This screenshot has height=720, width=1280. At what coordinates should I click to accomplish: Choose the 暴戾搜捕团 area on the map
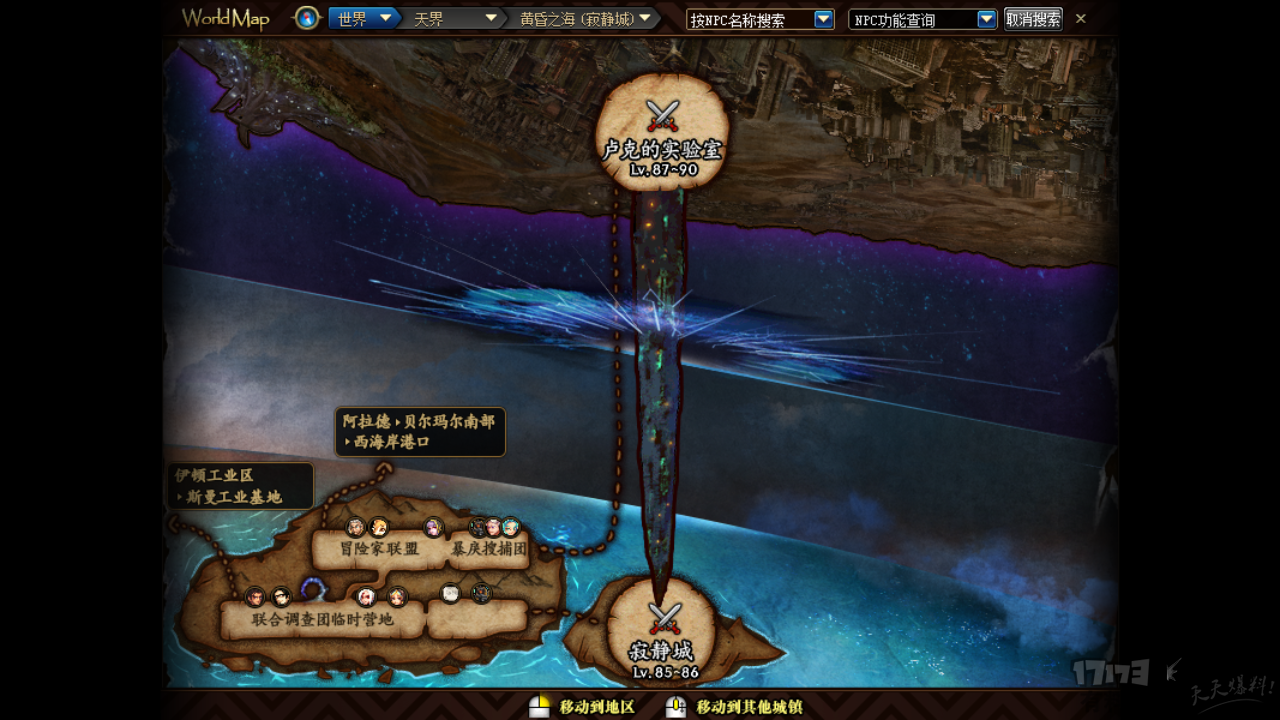click(x=488, y=549)
